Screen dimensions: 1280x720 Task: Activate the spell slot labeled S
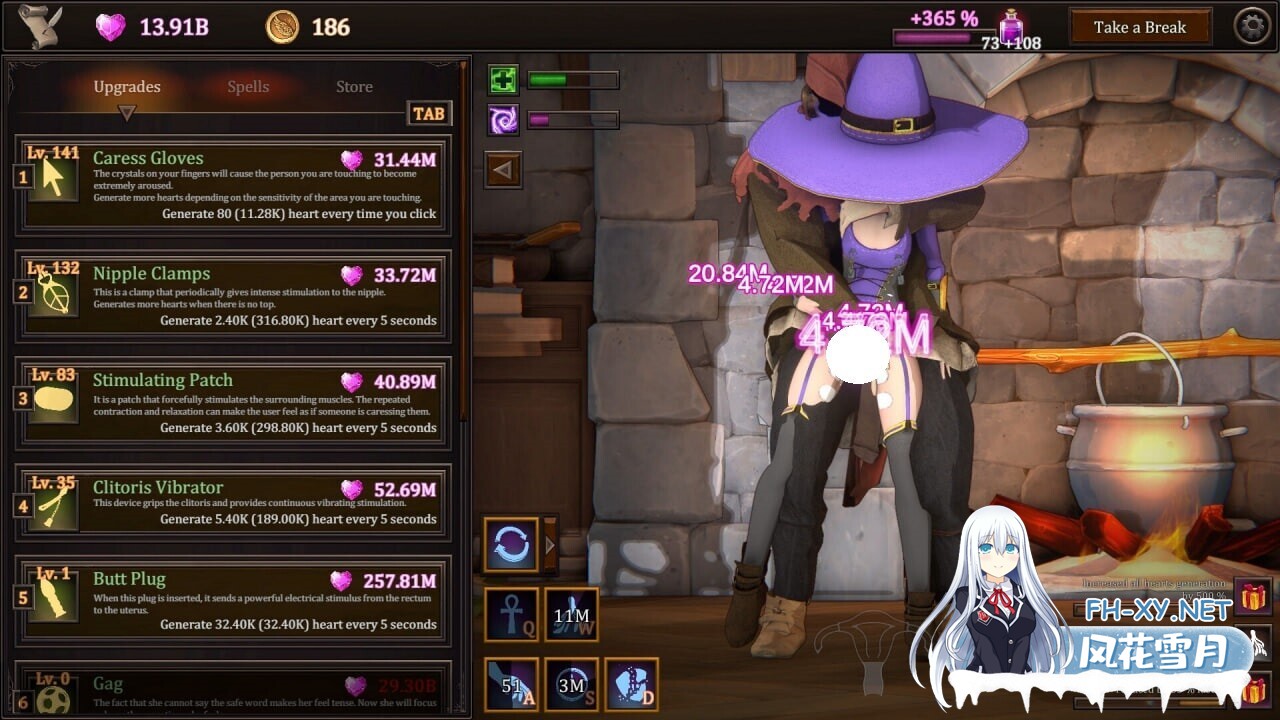pyautogui.click(x=571, y=684)
